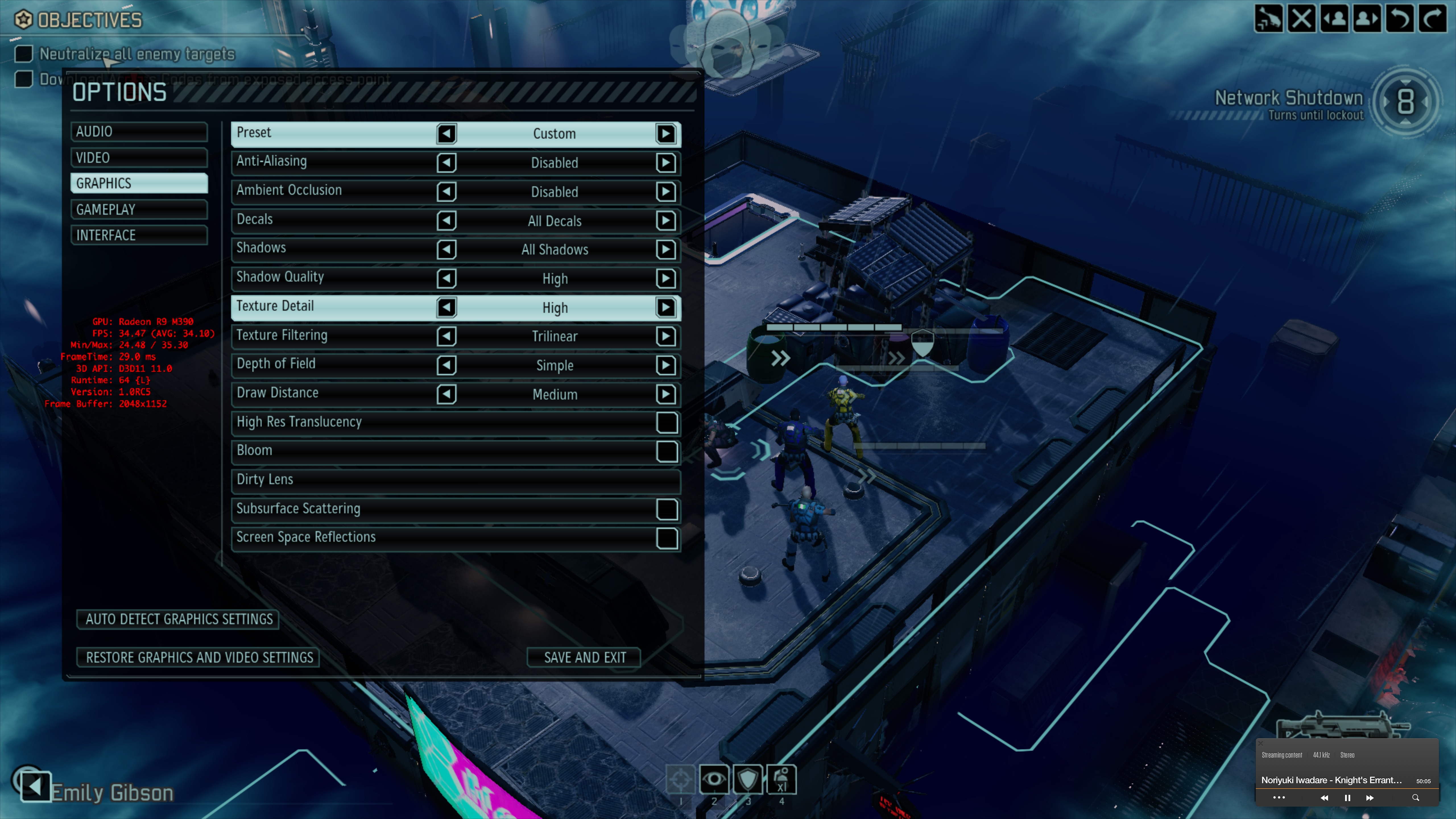Select the Gameplay options tab
1456x819 pixels.
[138, 210]
